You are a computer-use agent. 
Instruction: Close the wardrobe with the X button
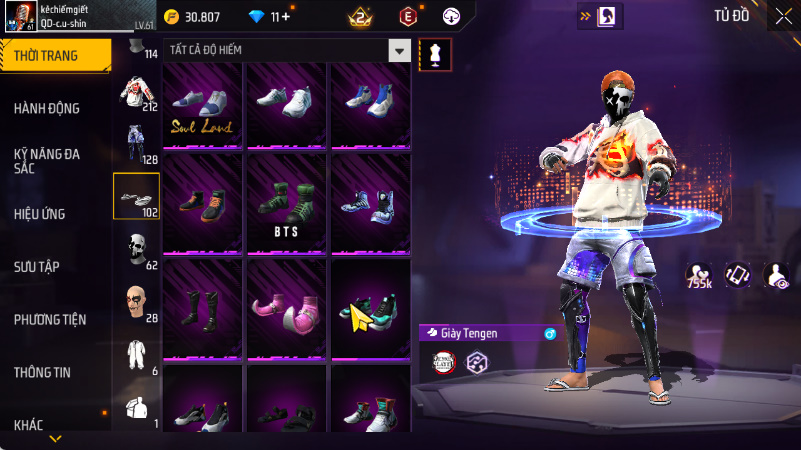pyautogui.click(x=782, y=15)
